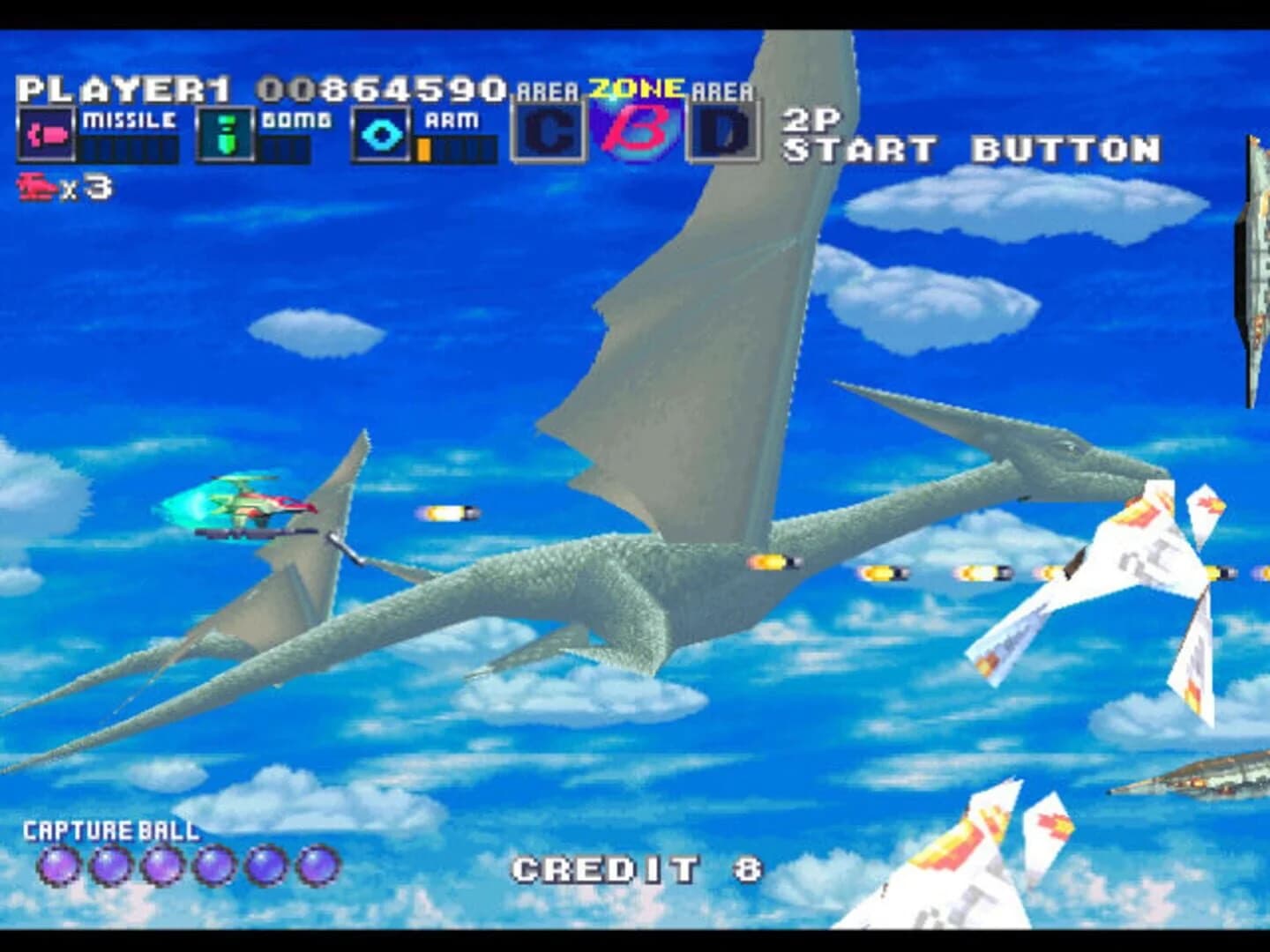Select the first Capture Ball orb
Image resolution: width=1270 pixels, height=952 pixels.
point(60,866)
